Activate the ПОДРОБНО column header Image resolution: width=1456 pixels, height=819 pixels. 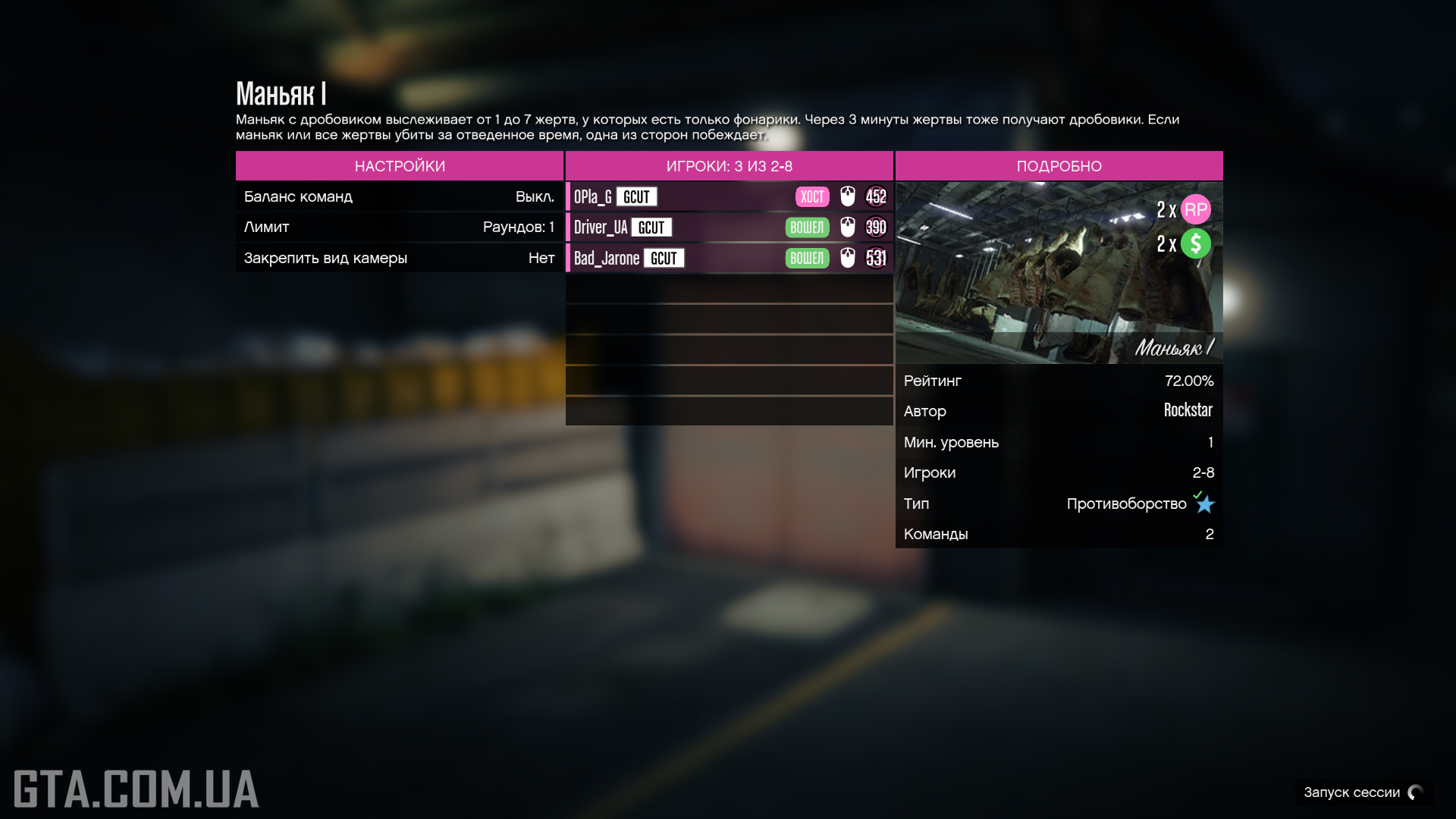[x=1059, y=166]
